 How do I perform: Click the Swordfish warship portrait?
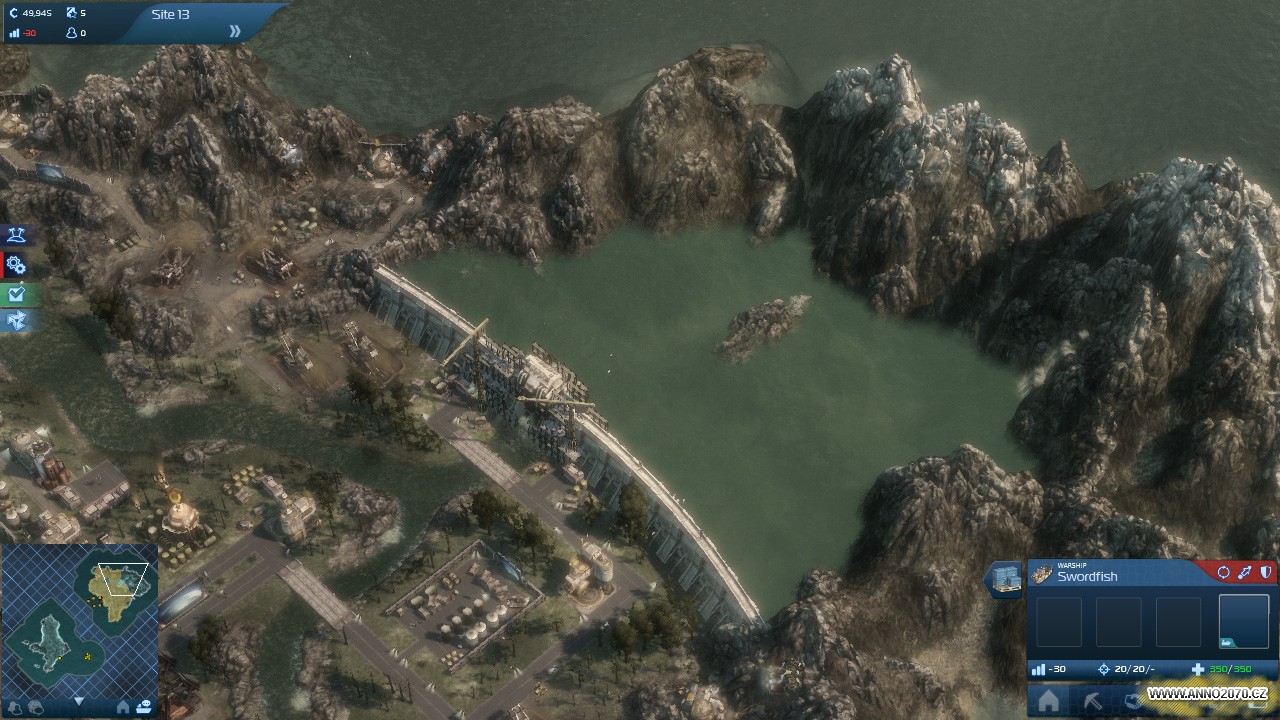1042,574
